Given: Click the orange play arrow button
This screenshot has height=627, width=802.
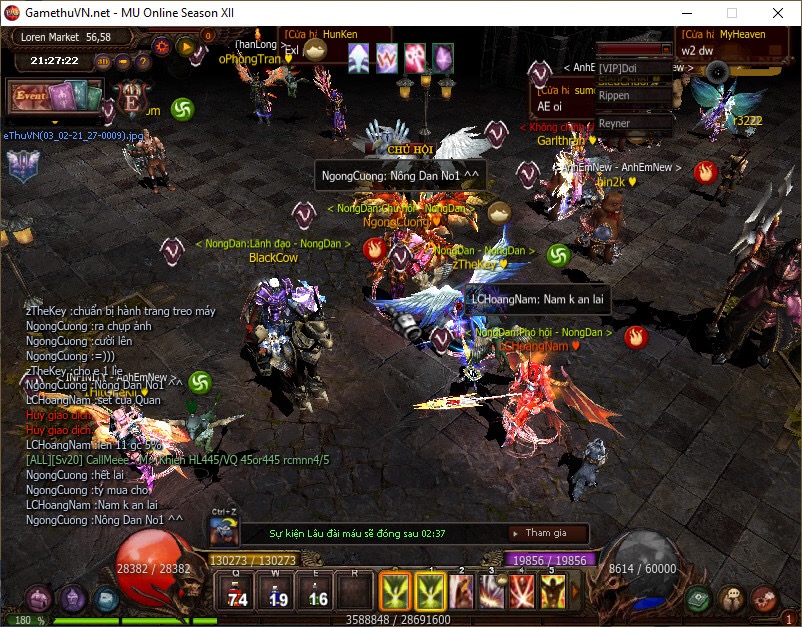Looking at the screenshot, I should pos(185,46).
